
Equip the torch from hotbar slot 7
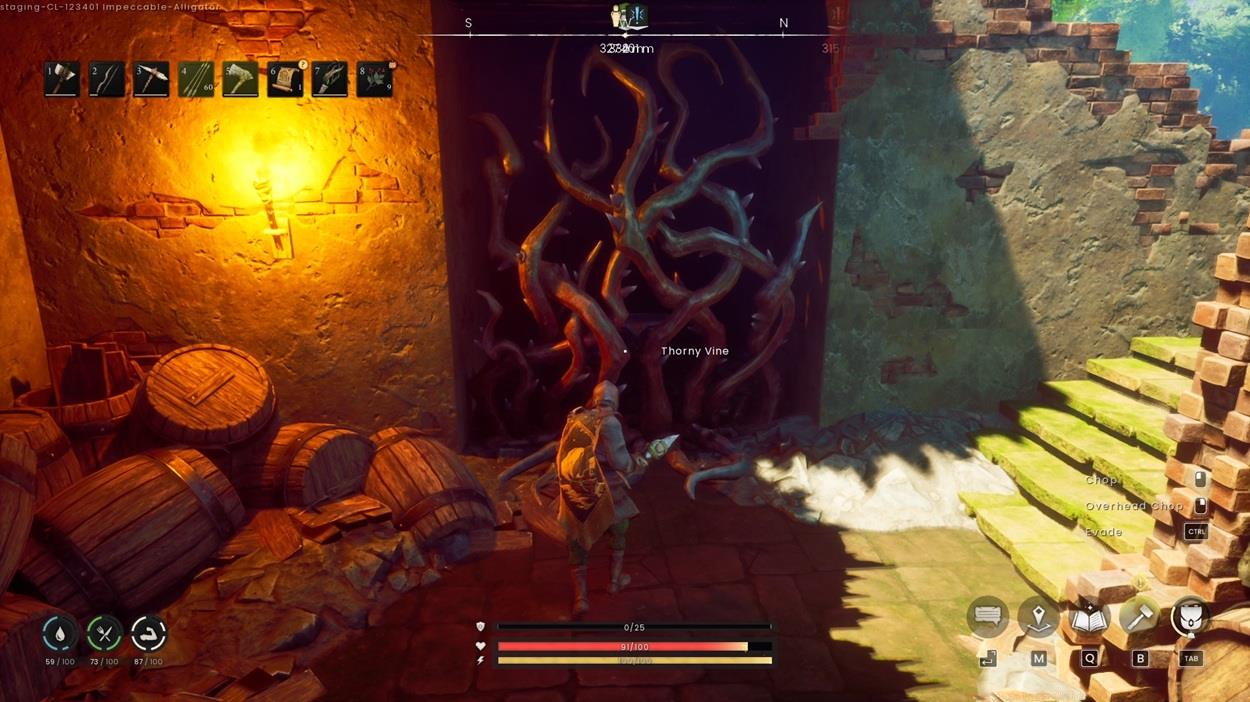329,80
